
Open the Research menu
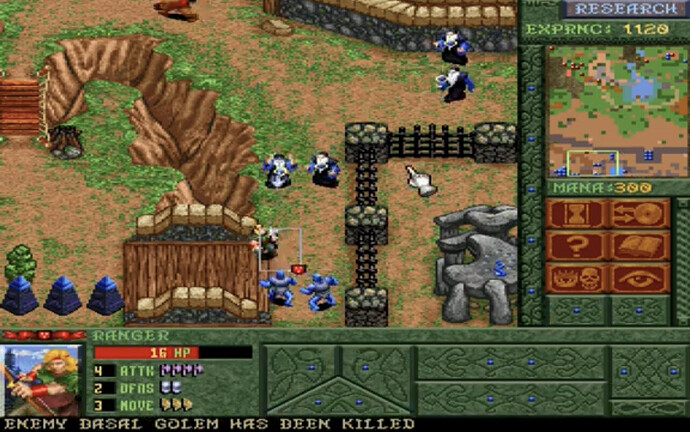coord(624,9)
